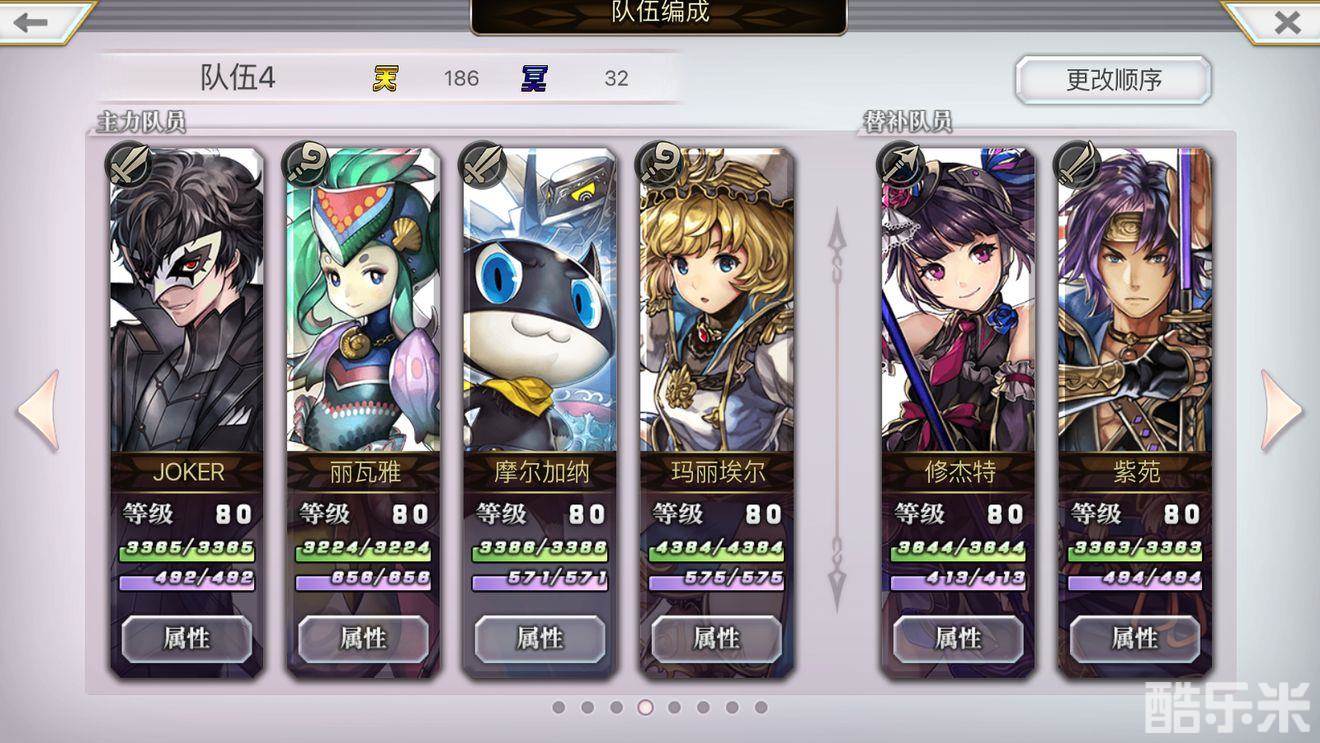Show 属性 attributes for 摩尔加纳
Viewport: 1320px width, 743px height.
[x=540, y=638]
